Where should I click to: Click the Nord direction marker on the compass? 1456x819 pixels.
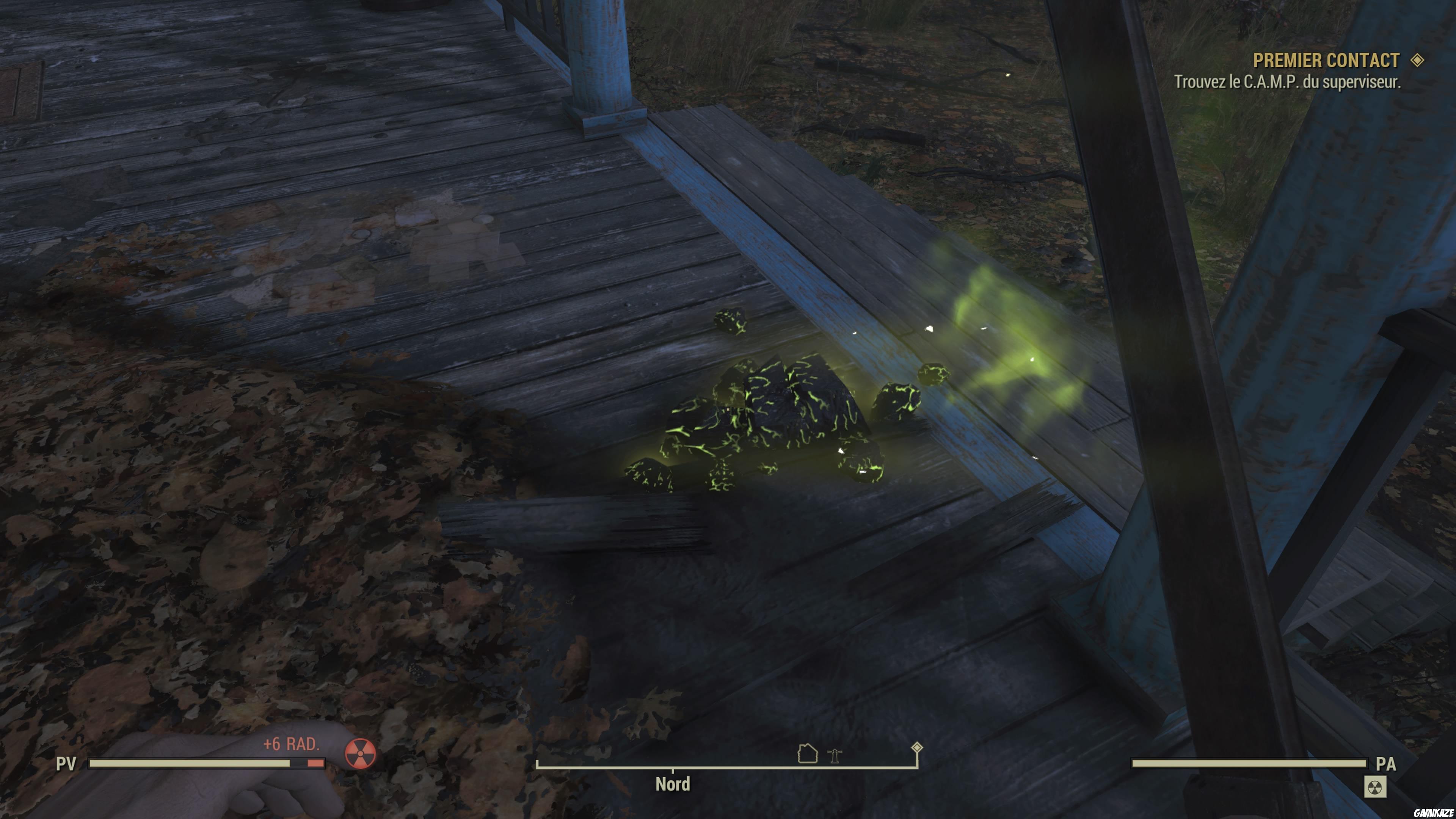pyautogui.click(x=673, y=784)
